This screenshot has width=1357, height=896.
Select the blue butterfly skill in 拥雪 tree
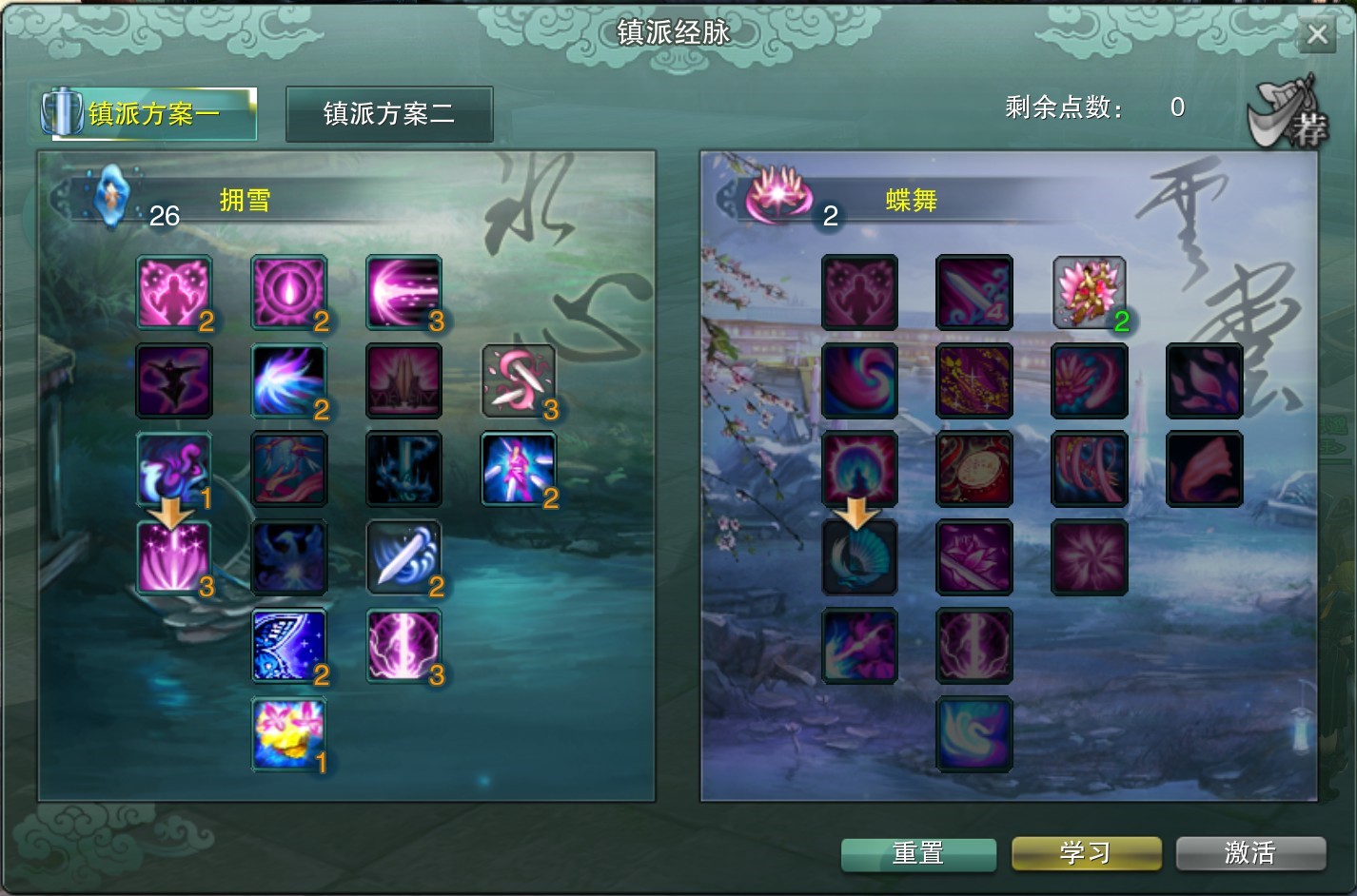(288, 645)
